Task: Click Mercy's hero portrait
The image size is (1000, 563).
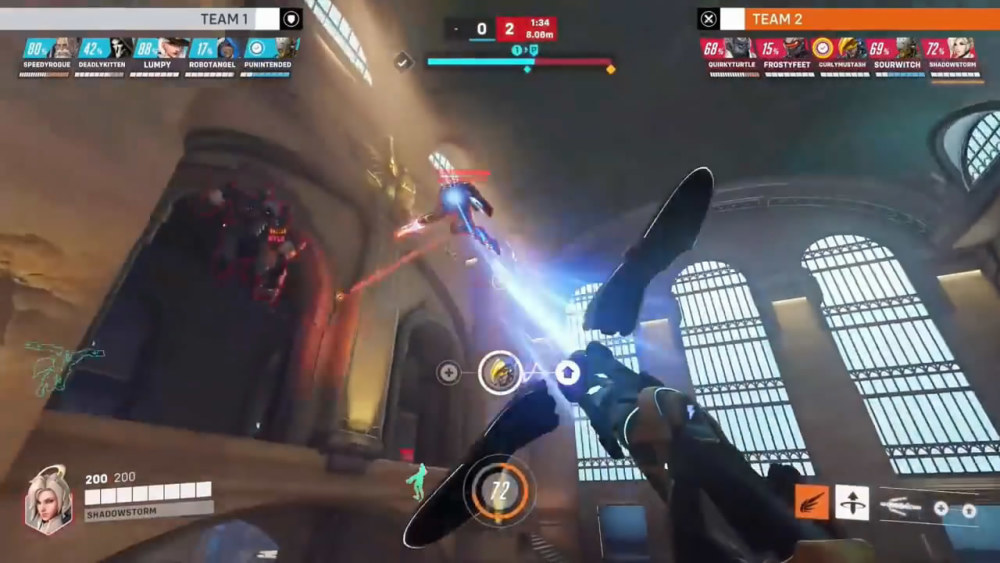Action: (x=47, y=498)
